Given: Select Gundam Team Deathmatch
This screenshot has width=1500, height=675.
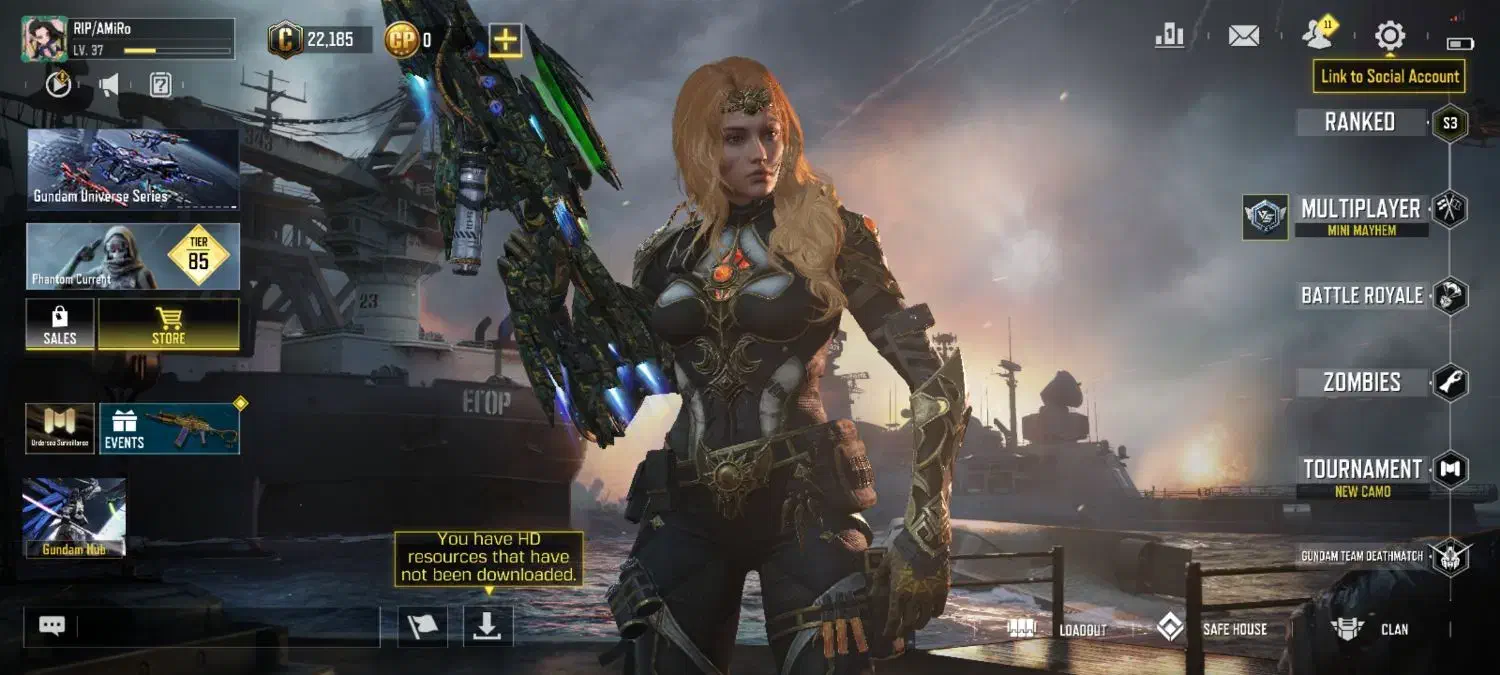Looking at the screenshot, I should (x=1362, y=556).
